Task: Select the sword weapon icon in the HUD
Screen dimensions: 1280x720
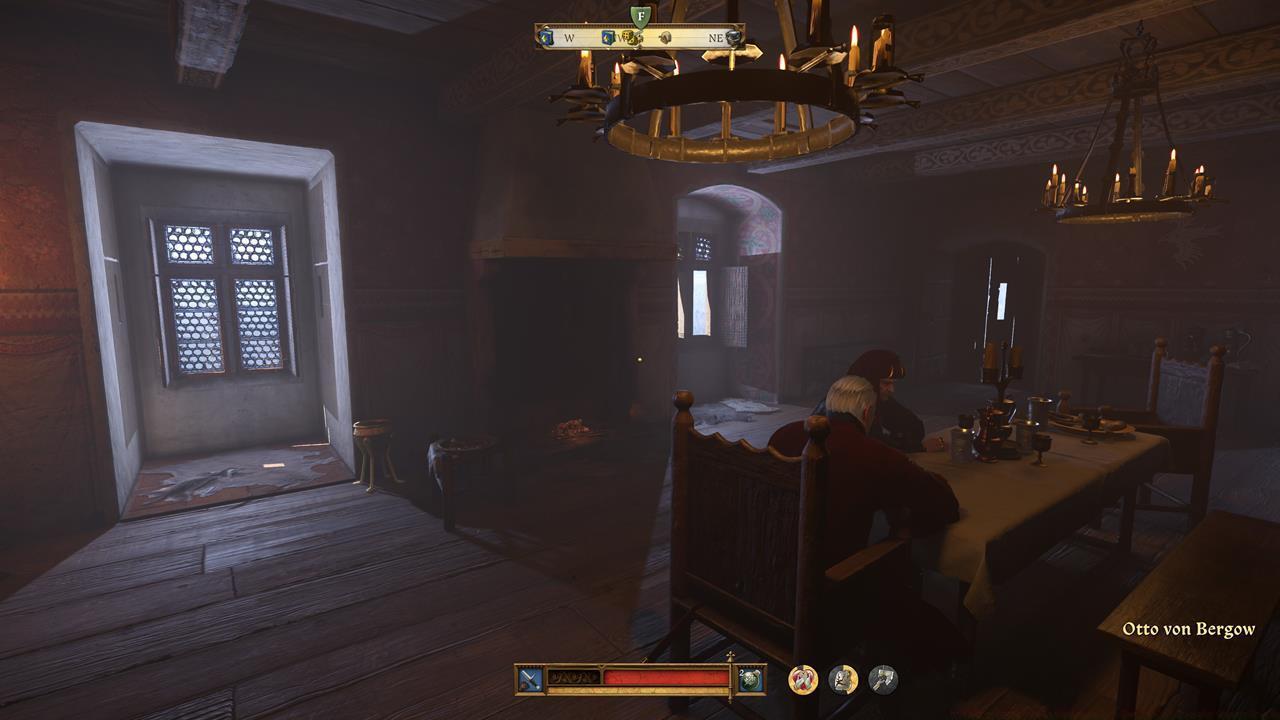Action: click(x=529, y=677)
